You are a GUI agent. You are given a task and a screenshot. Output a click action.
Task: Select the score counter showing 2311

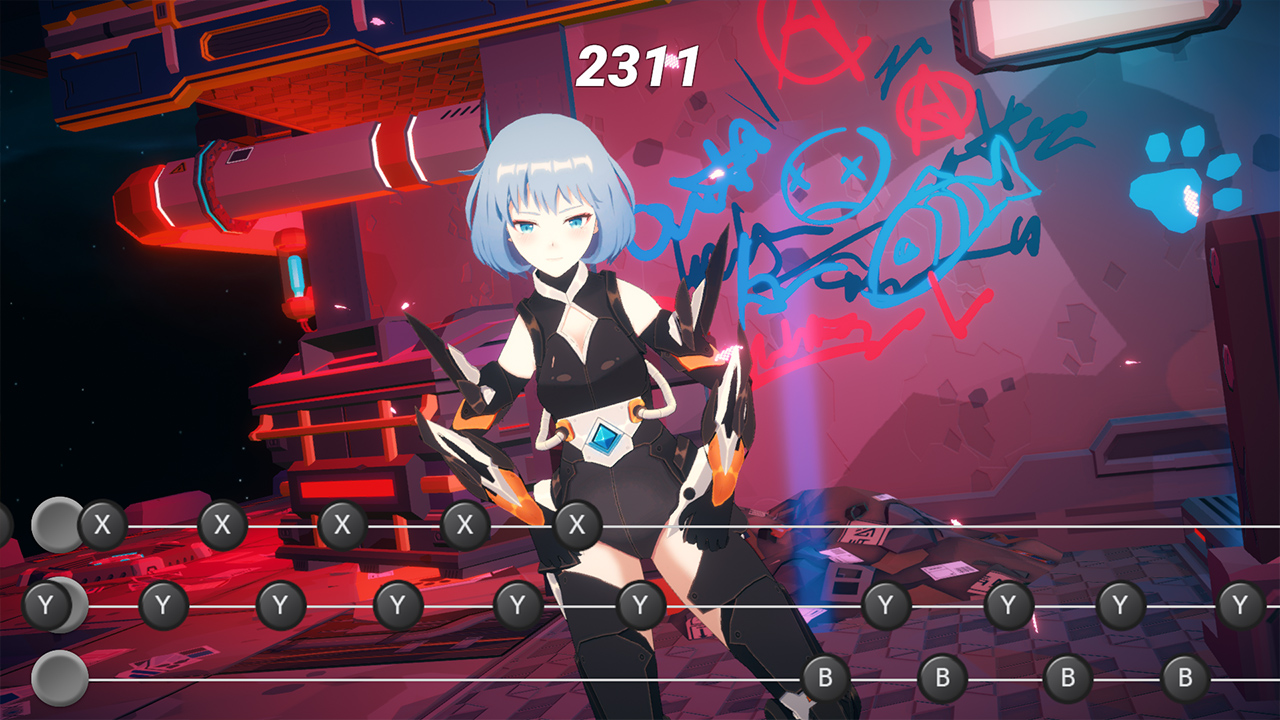click(637, 65)
